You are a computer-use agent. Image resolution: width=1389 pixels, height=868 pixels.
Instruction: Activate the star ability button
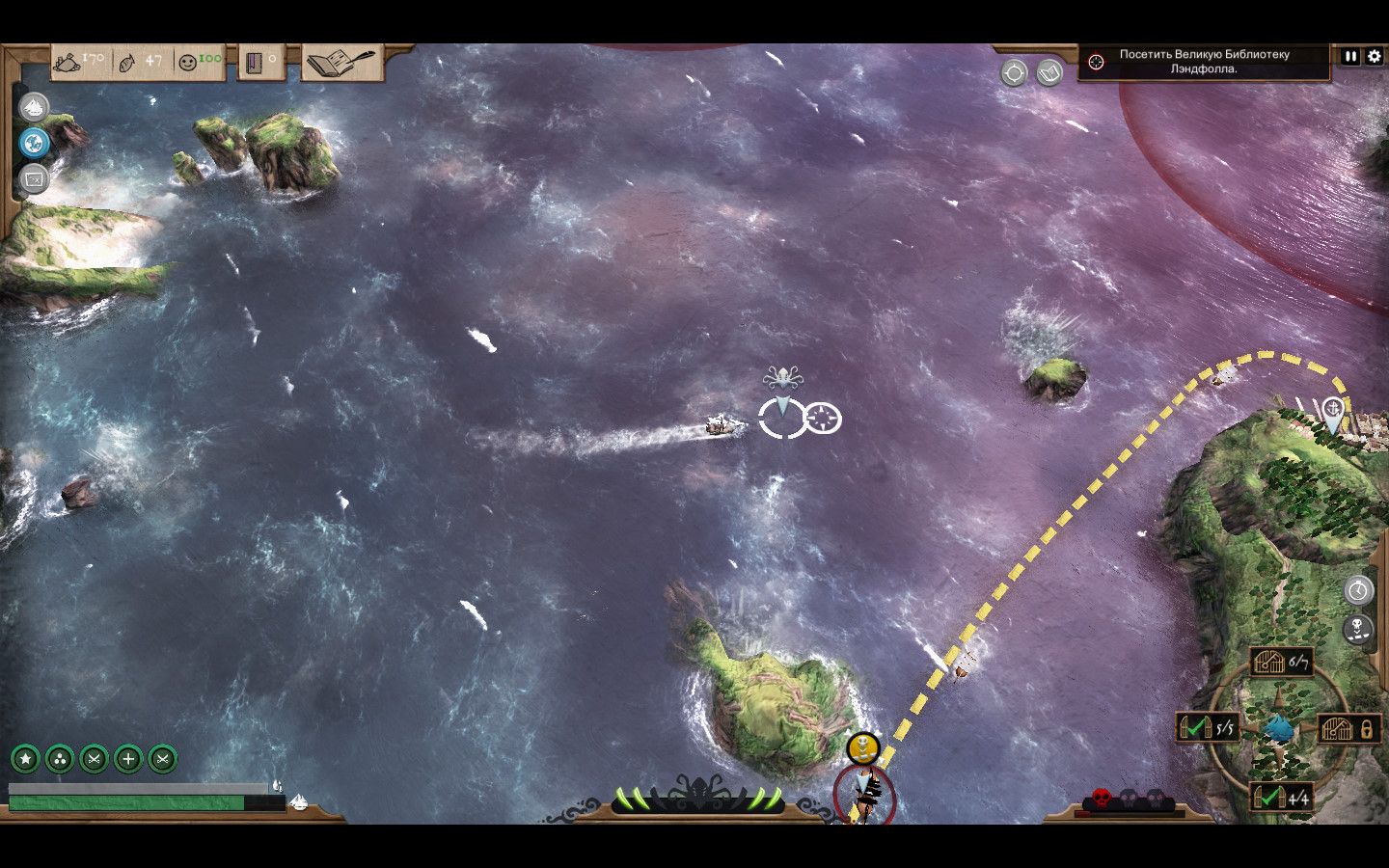(x=25, y=759)
